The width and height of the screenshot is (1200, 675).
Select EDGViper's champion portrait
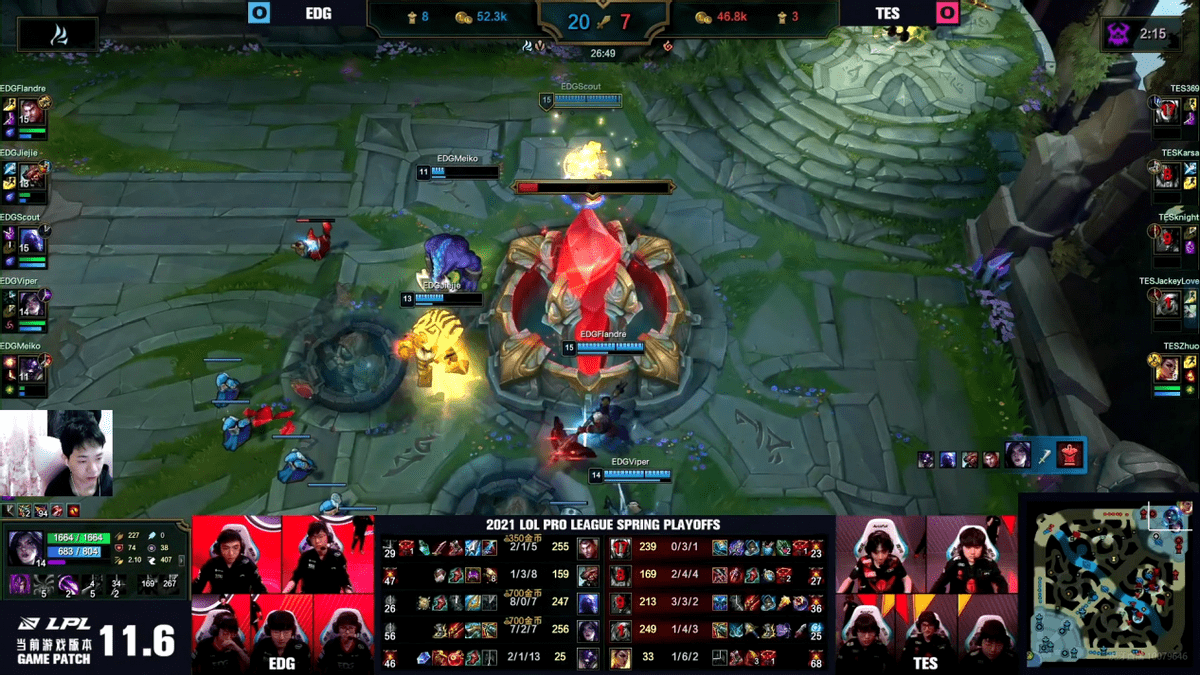point(31,304)
